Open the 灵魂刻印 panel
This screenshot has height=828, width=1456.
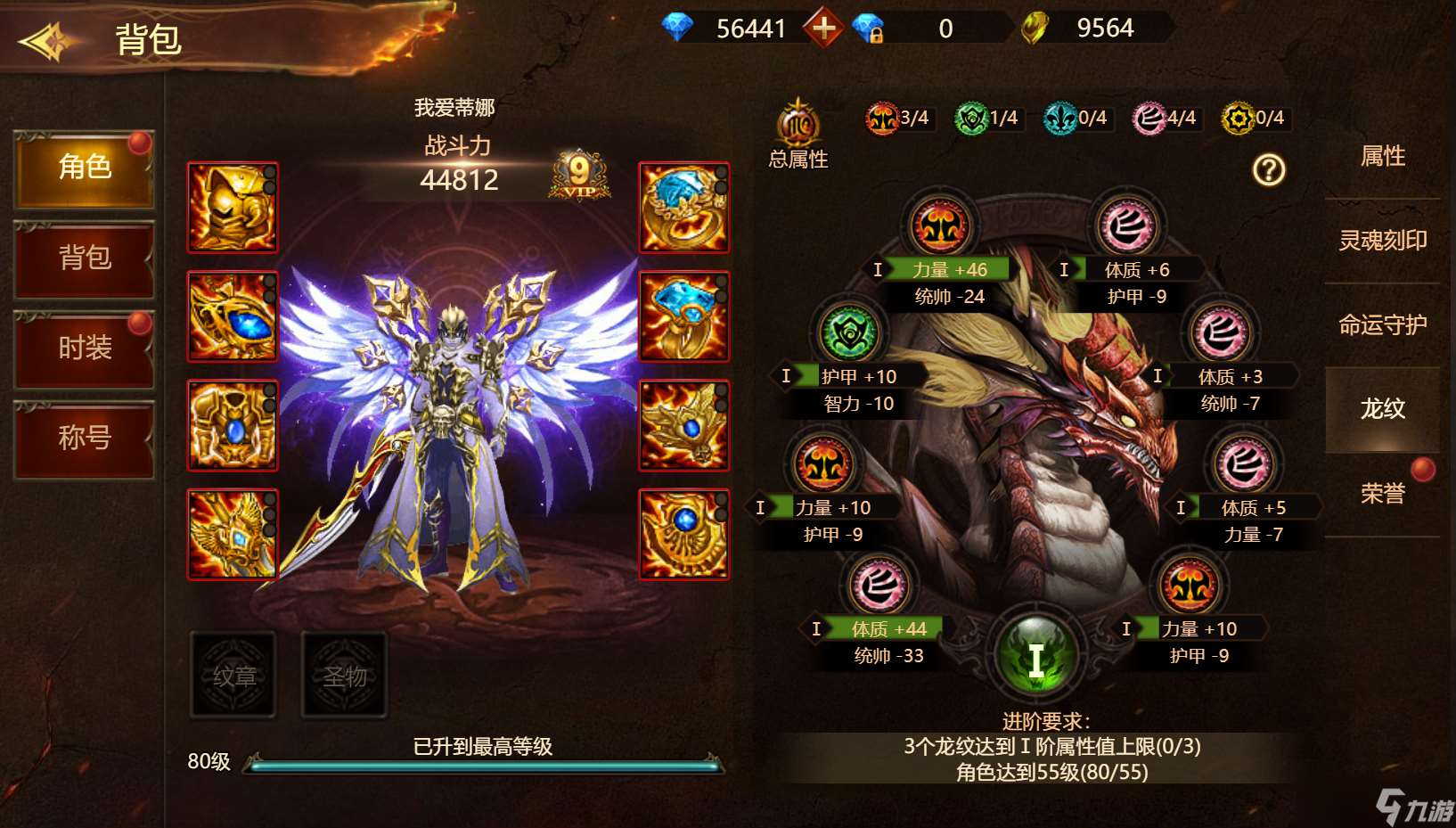tap(1384, 240)
